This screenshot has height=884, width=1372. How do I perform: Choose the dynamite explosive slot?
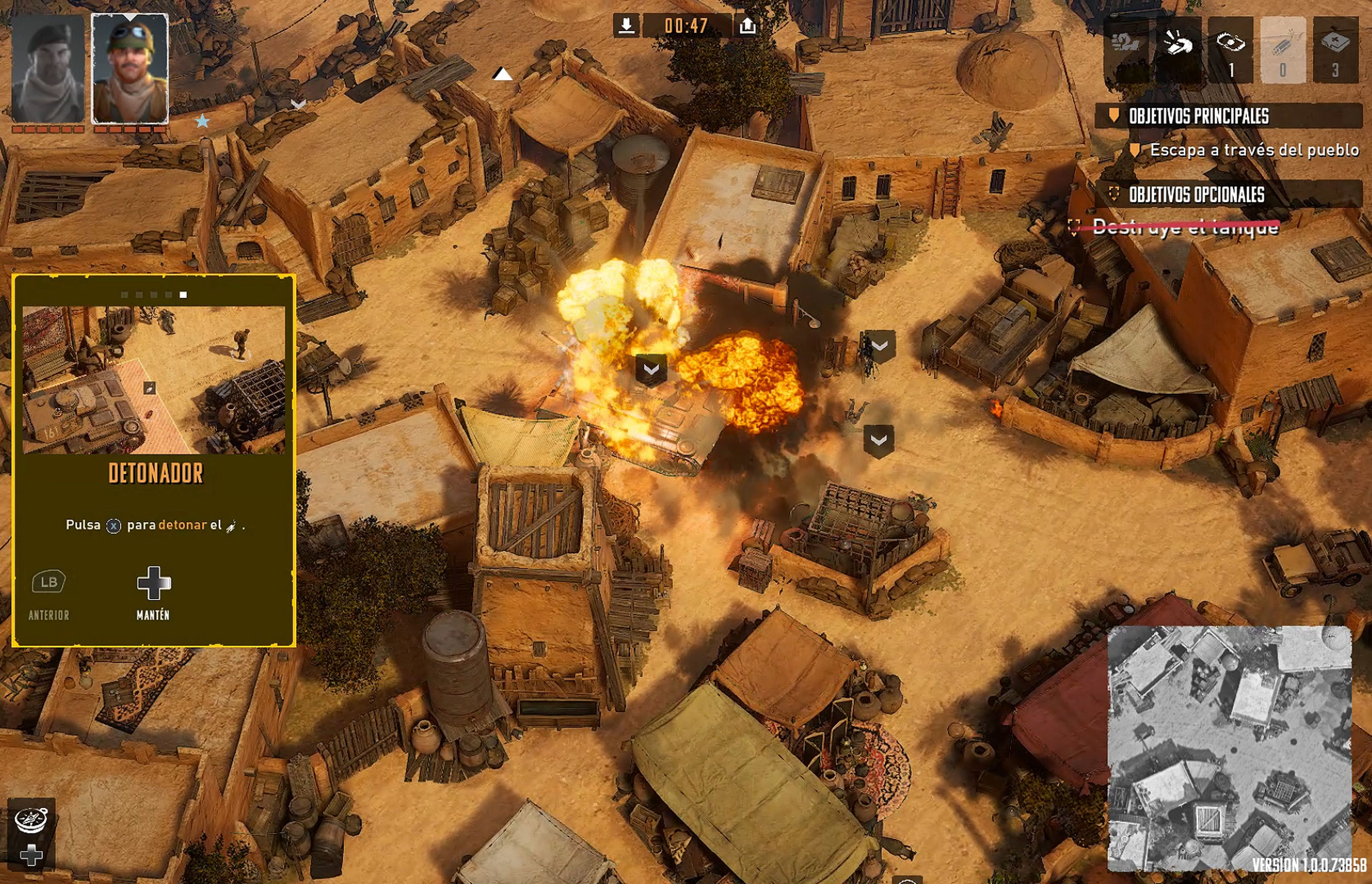1282,49
